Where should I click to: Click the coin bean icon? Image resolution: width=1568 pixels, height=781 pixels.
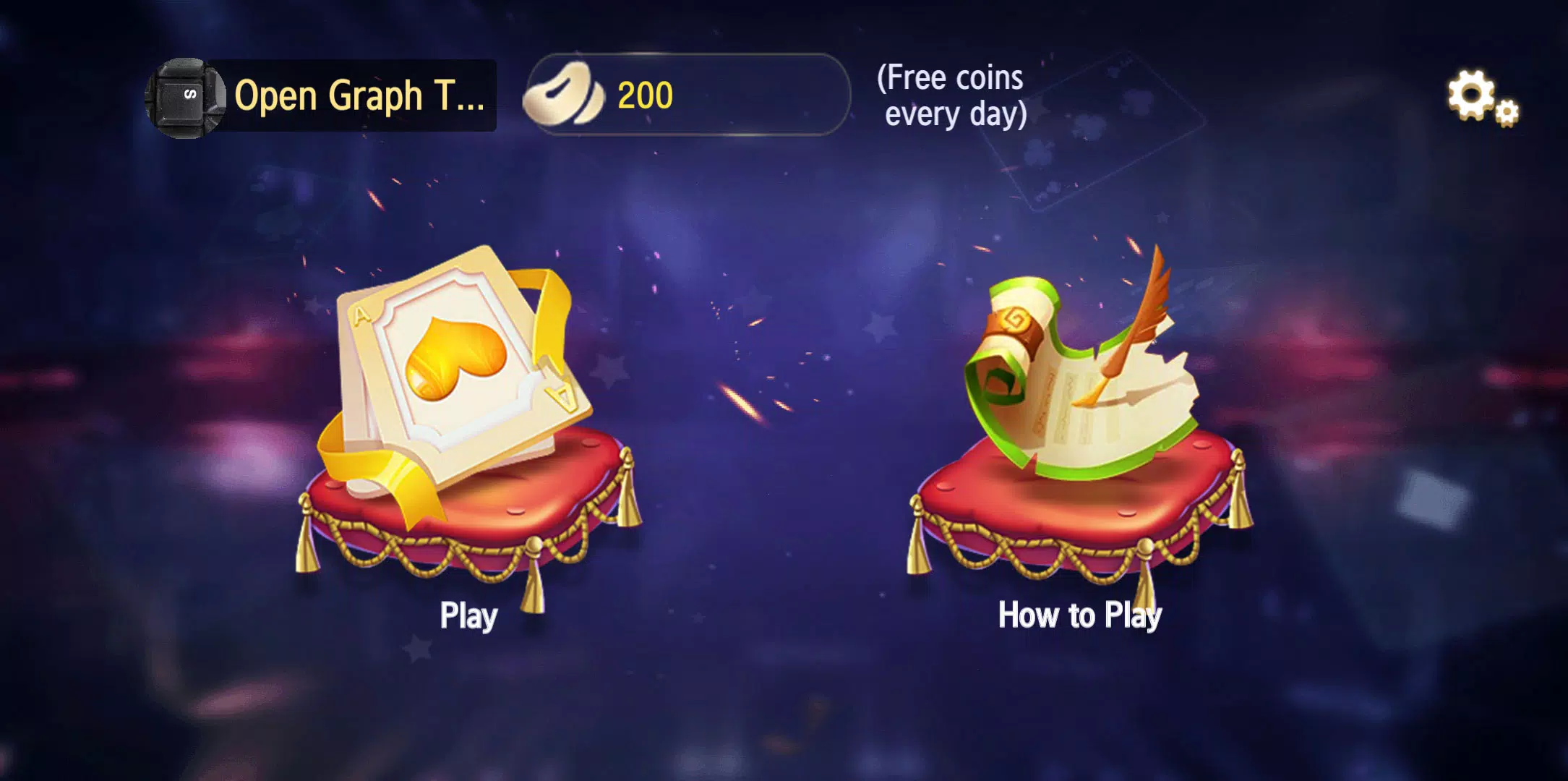(564, 94)
